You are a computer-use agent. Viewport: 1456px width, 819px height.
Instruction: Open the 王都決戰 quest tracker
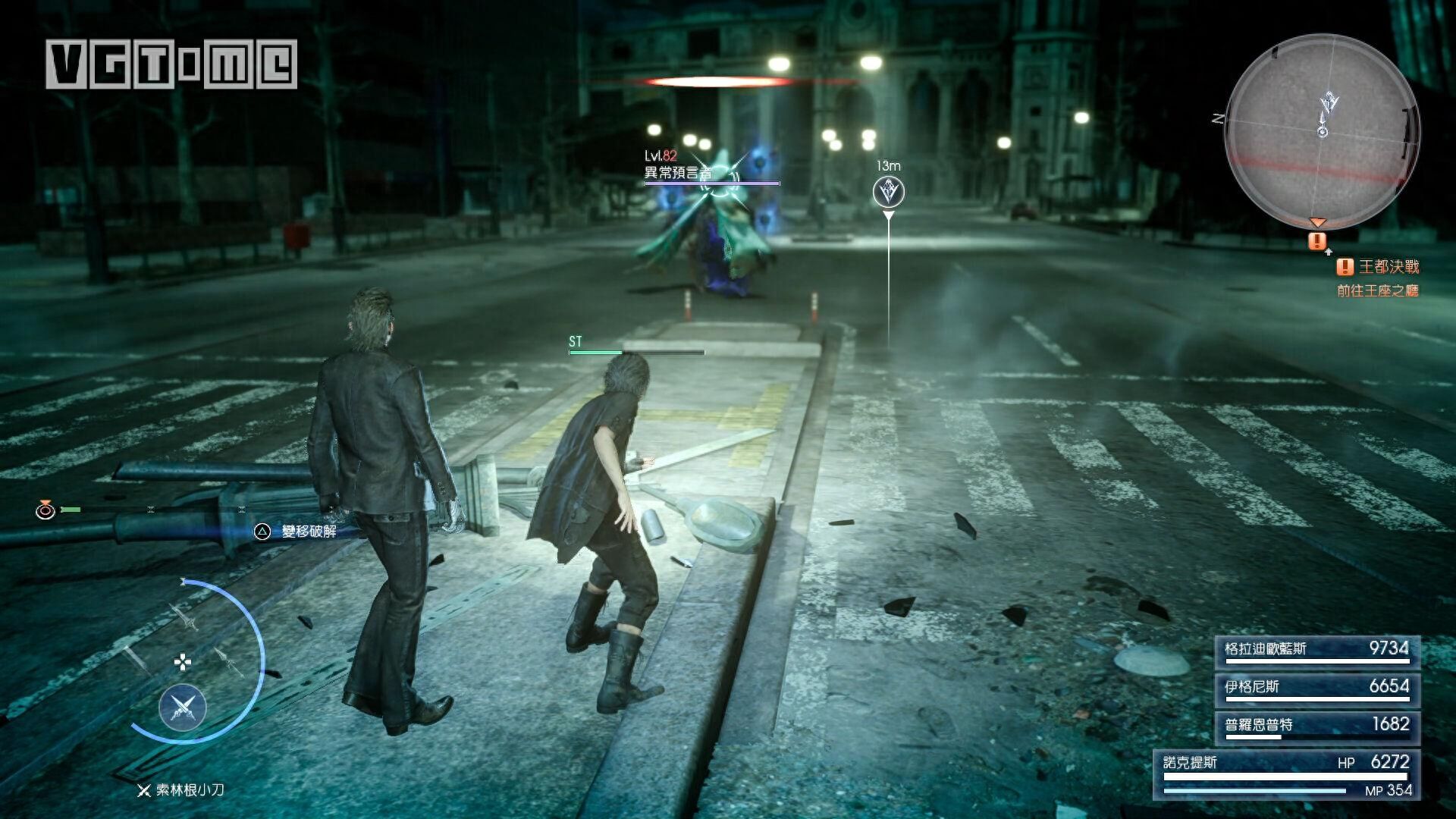pyautogui.click(x=1378, y=267)
